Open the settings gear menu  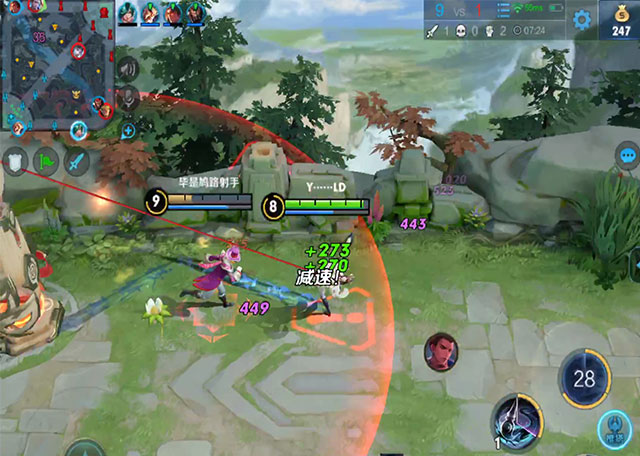click(x=581, y=19)
